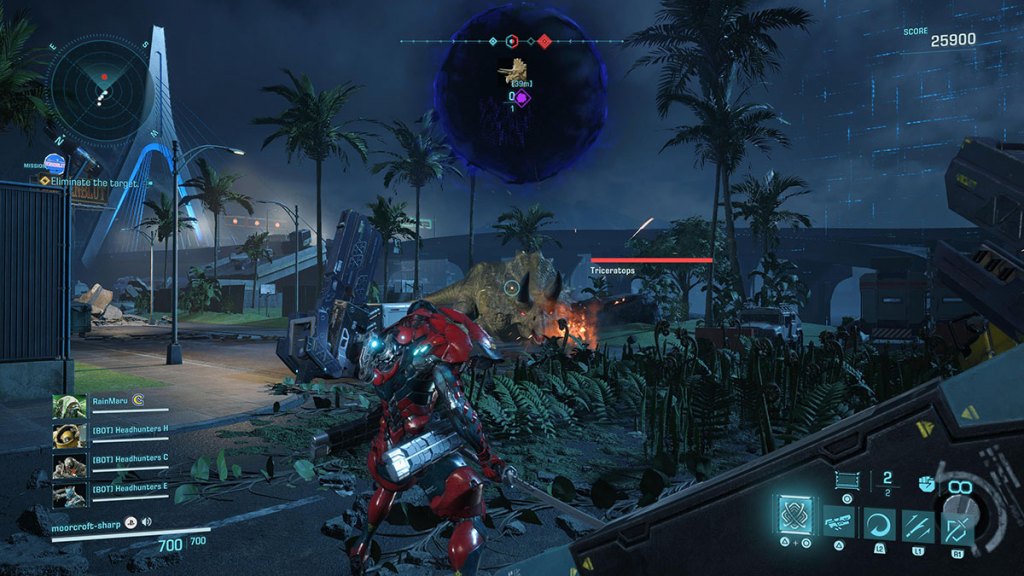Select the Headhunters E bot portrait
The image size is (1024, 576).
[x=69, y=494]
